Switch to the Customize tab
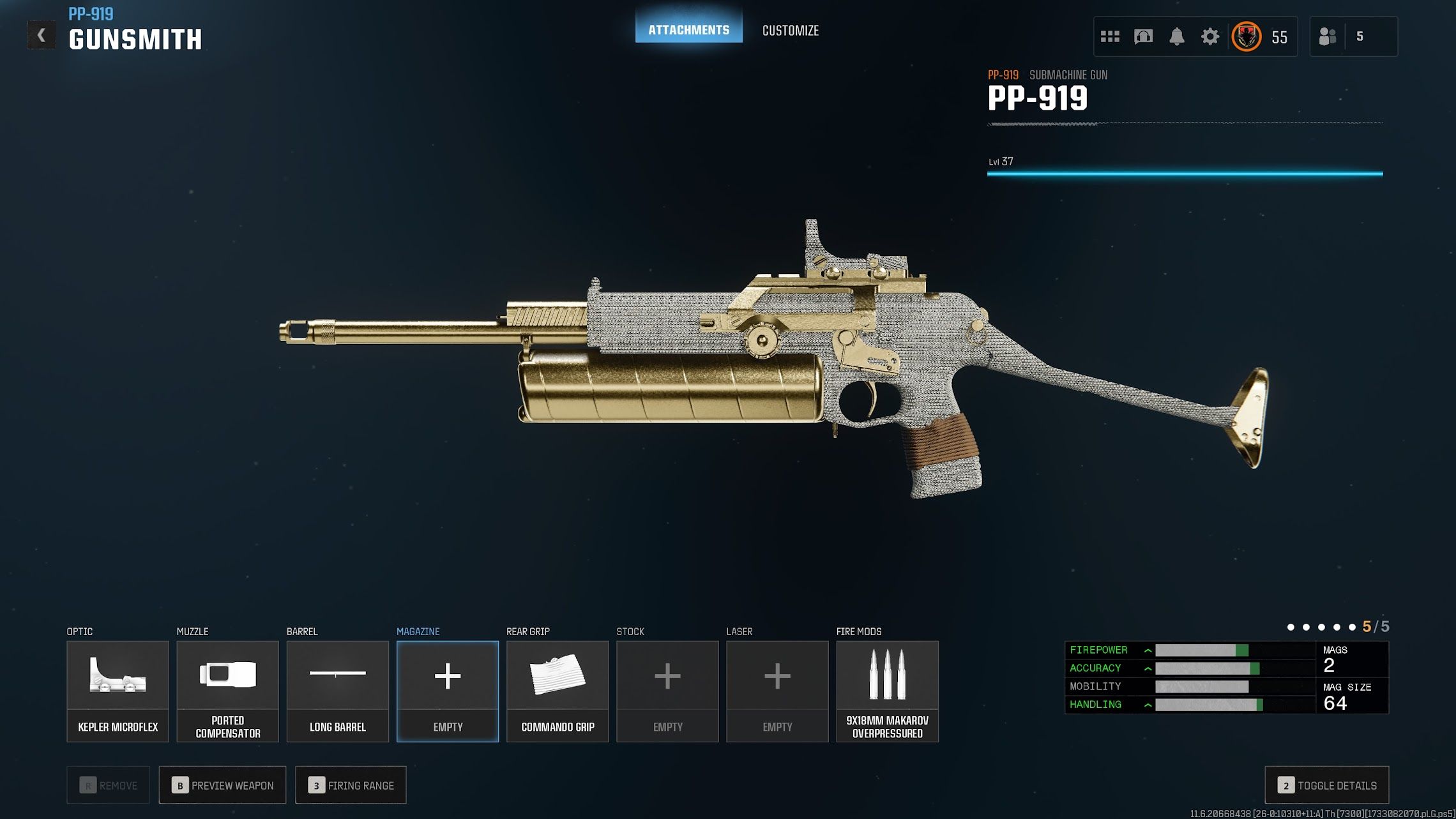The image size is (1456, 819). pyautogui.click(x=790, y=30)
